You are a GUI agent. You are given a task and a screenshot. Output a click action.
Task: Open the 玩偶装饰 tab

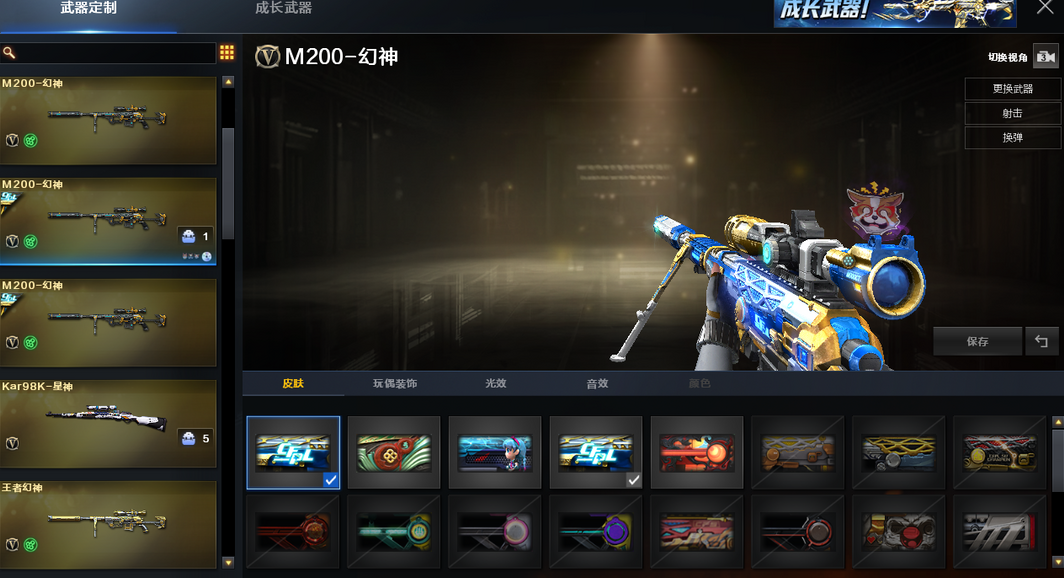pyautogui.click(x=395, y=384)
